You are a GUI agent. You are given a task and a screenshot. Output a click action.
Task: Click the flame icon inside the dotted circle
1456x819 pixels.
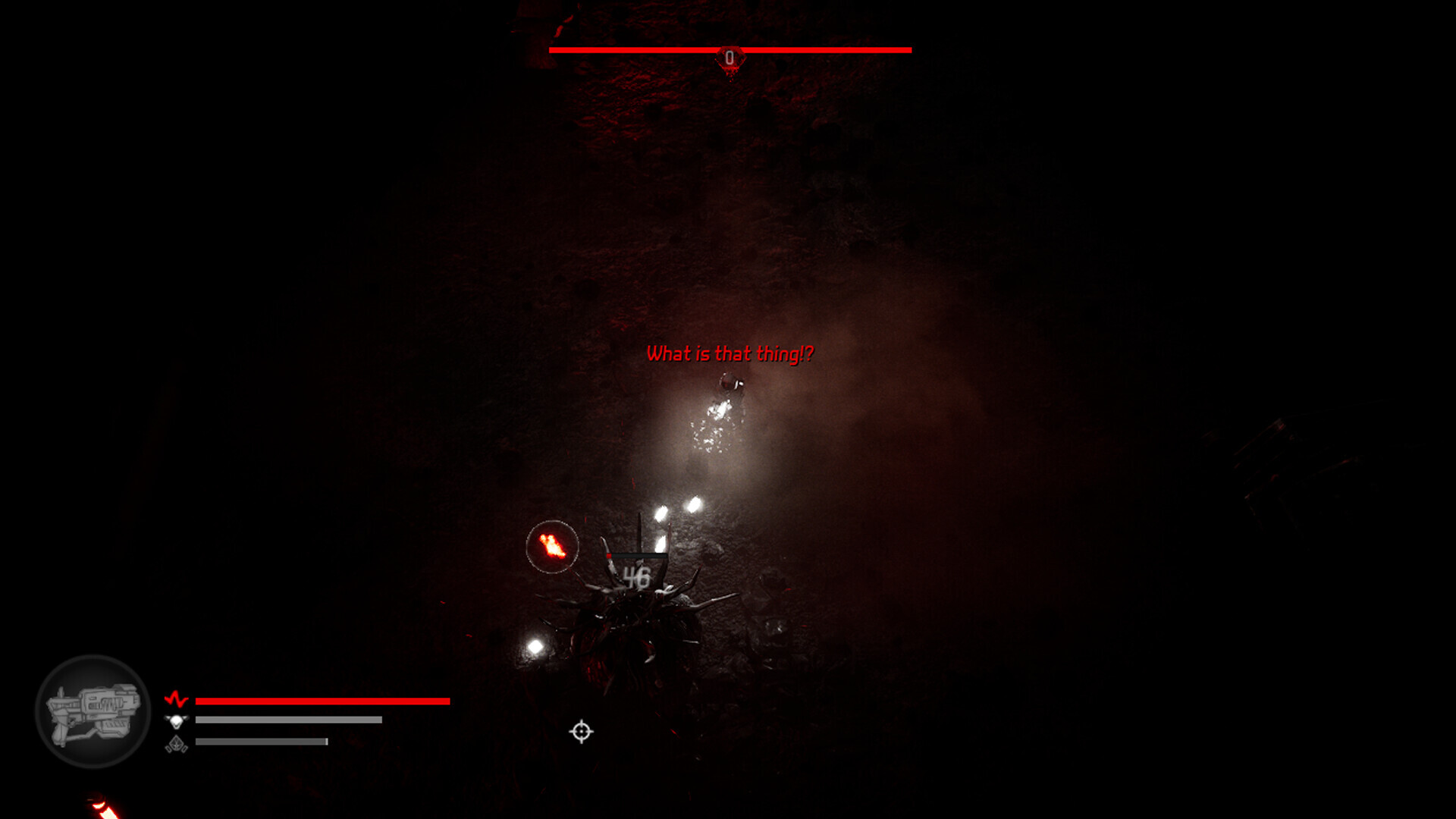click(552, 546)
